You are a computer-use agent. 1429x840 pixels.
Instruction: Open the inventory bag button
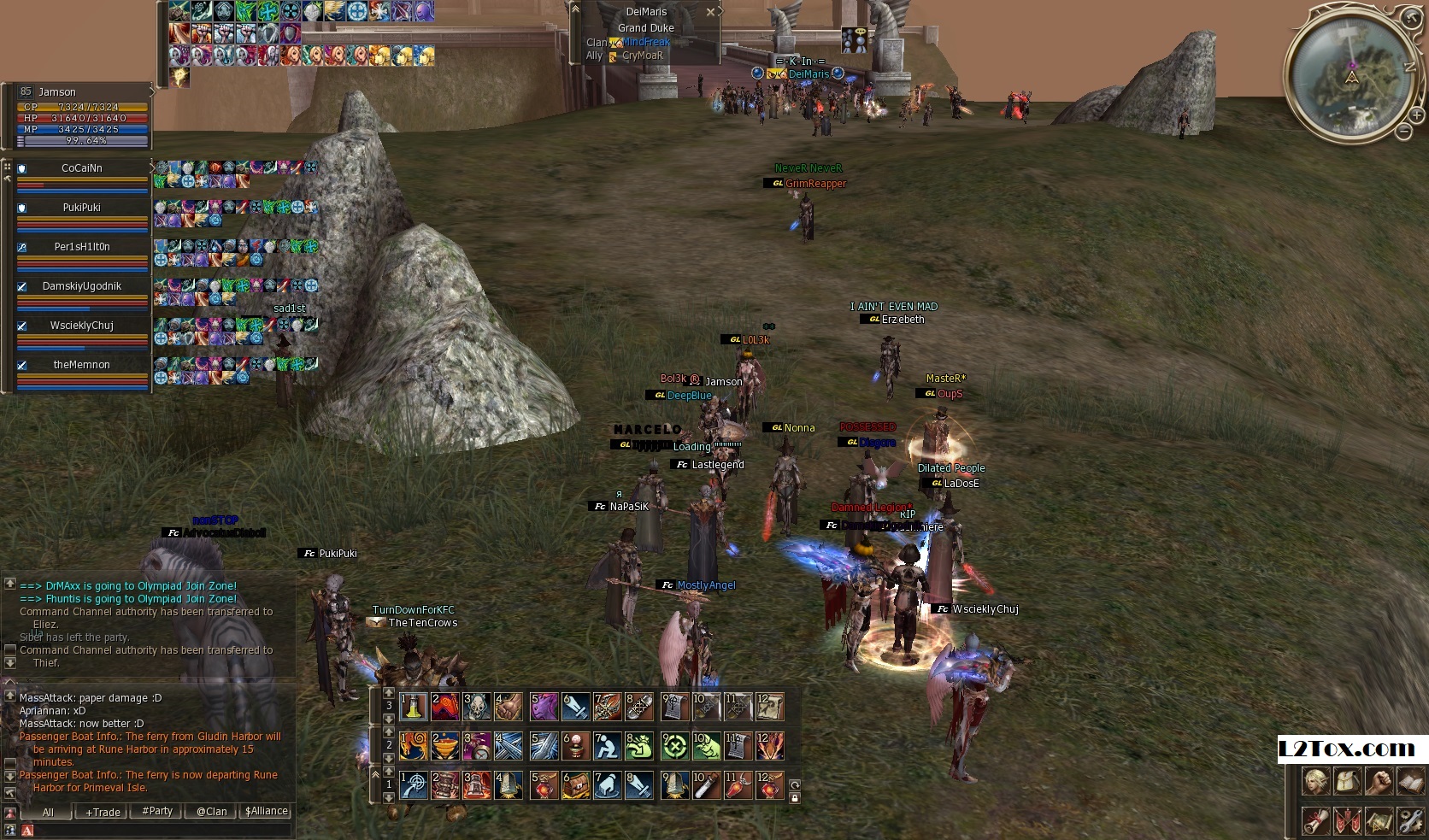1347,782
